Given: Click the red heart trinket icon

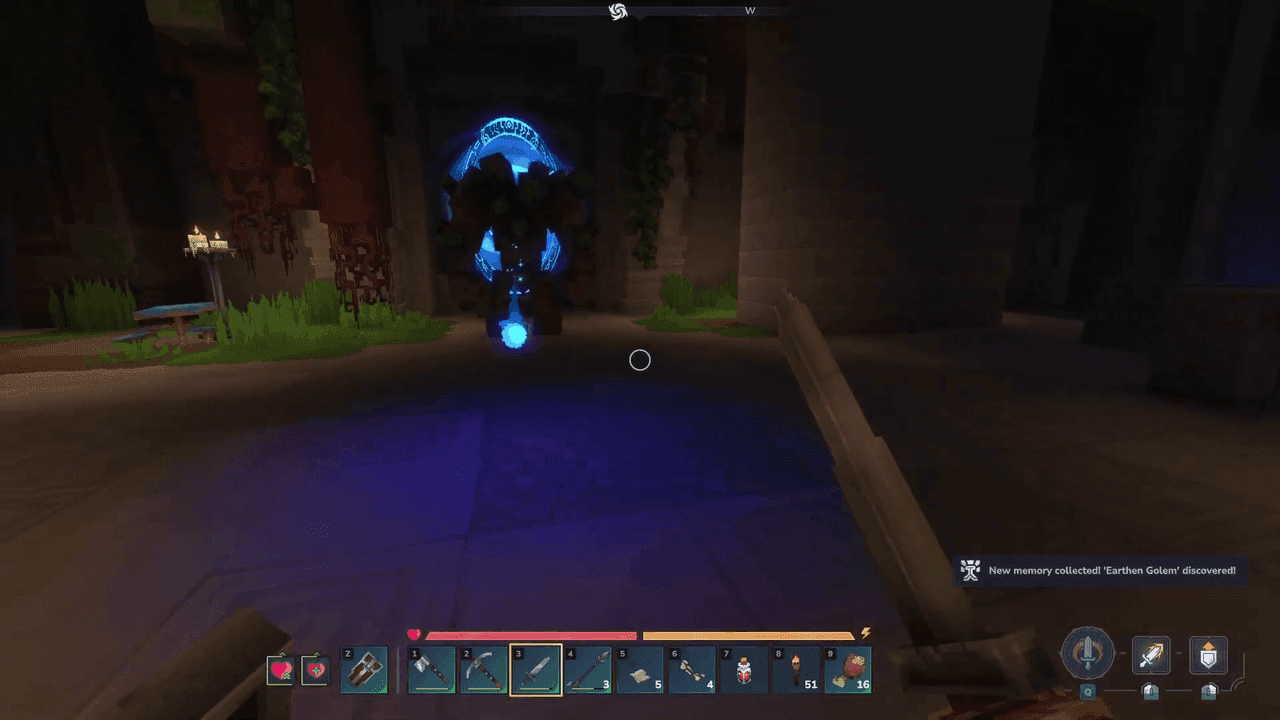Looking at the screenshot, I should pyautogui.click(x=279, y=670).
